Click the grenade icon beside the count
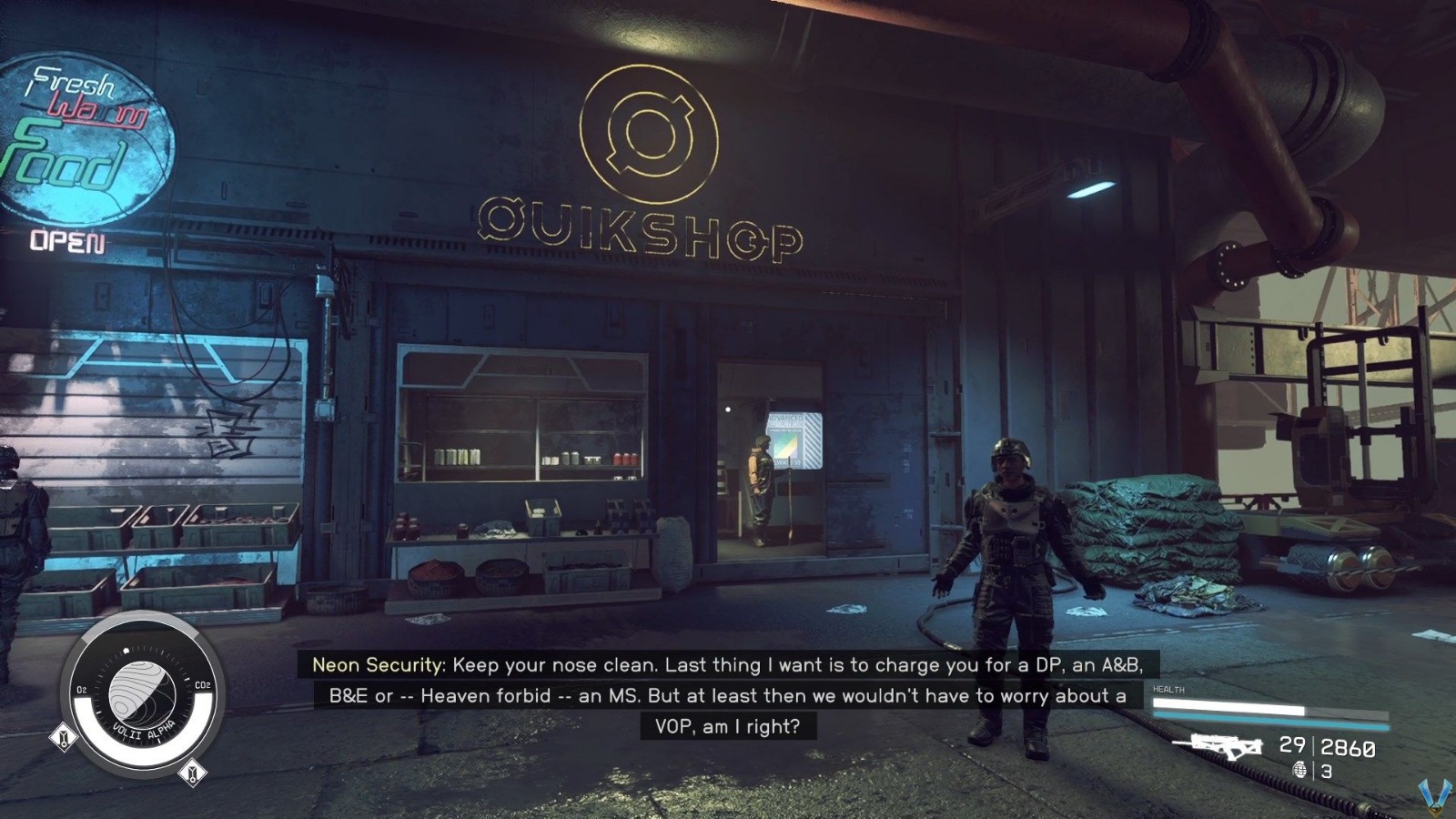 pos(1300,771)
